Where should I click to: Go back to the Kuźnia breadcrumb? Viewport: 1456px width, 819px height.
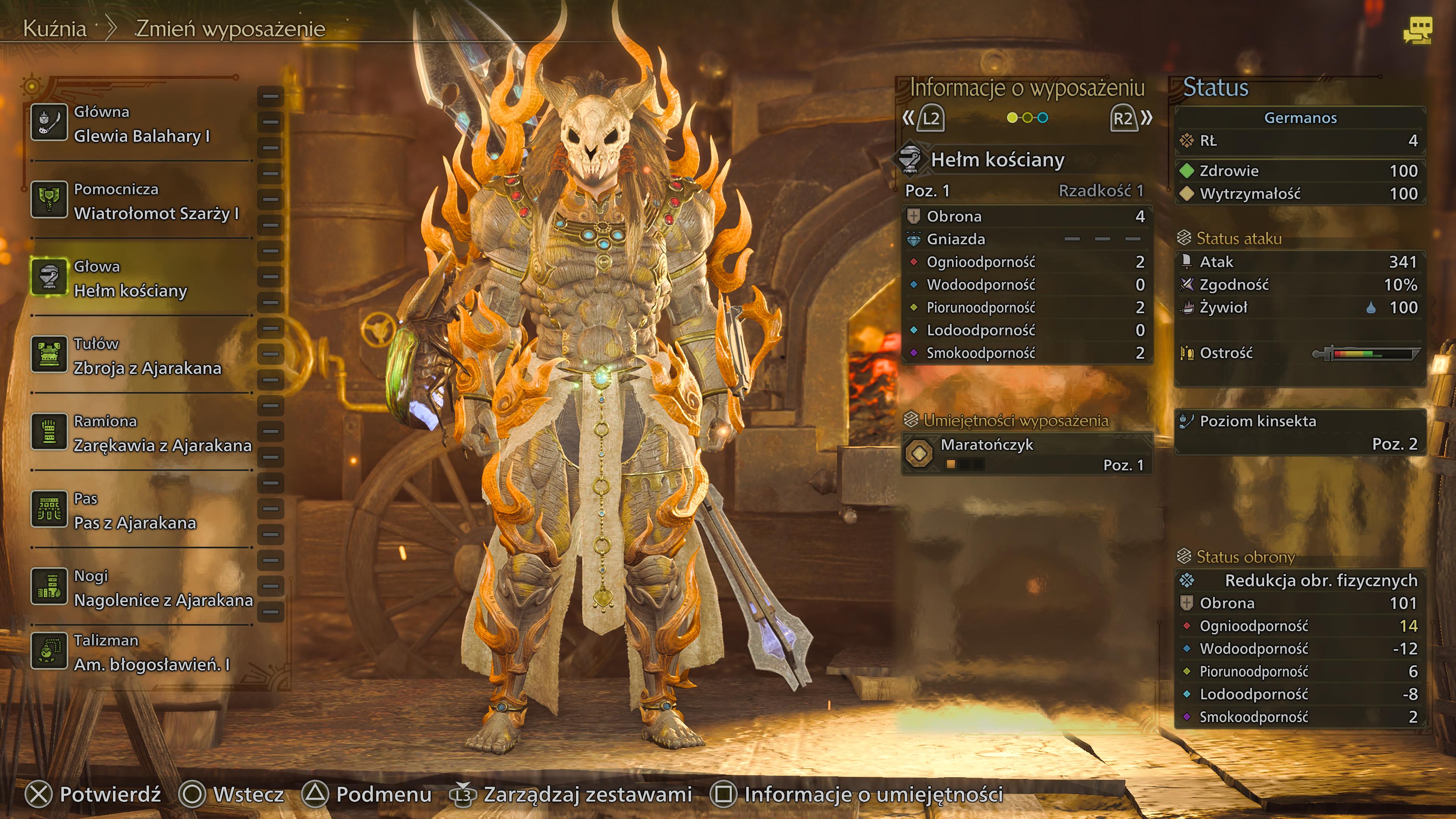pos(55,28)
